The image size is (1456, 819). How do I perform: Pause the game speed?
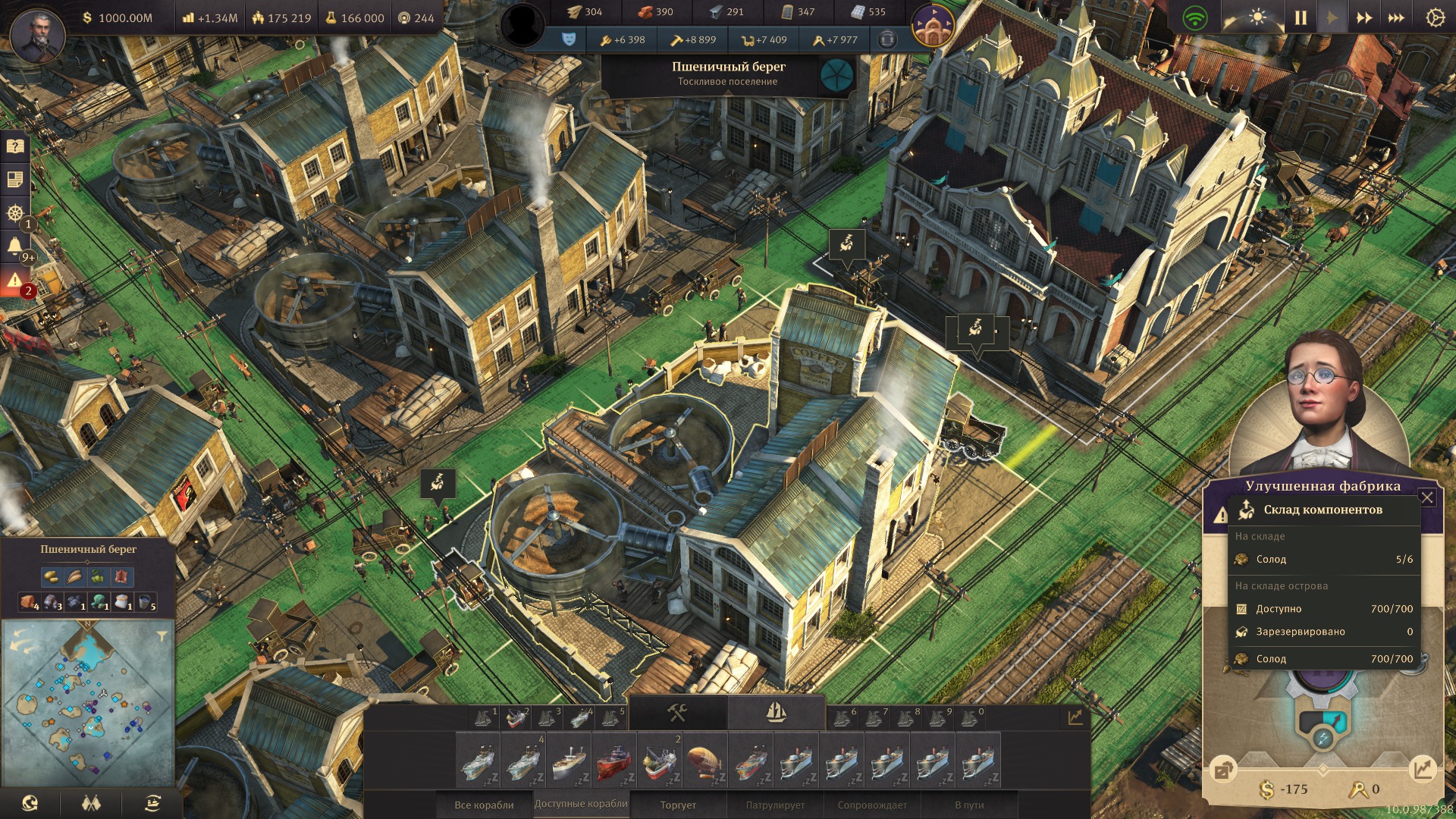click(x=1301, y=17)
